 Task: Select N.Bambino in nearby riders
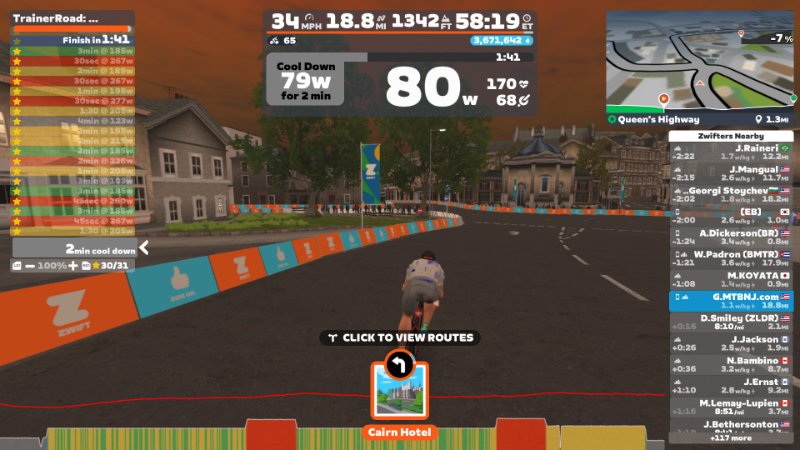pos(732,365)
